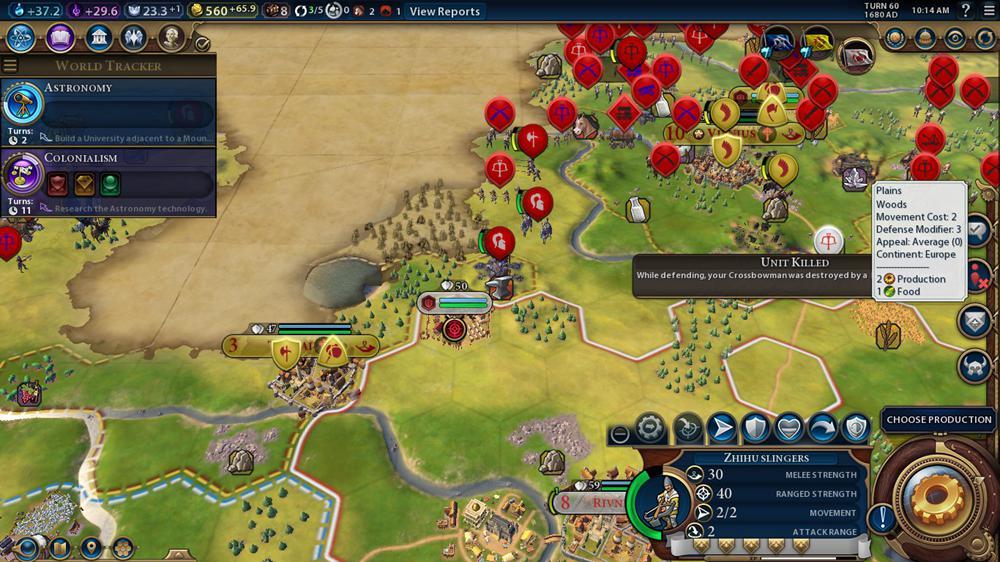
Task: Open the World Tracker hamburger options
Action: coord(10,66)
